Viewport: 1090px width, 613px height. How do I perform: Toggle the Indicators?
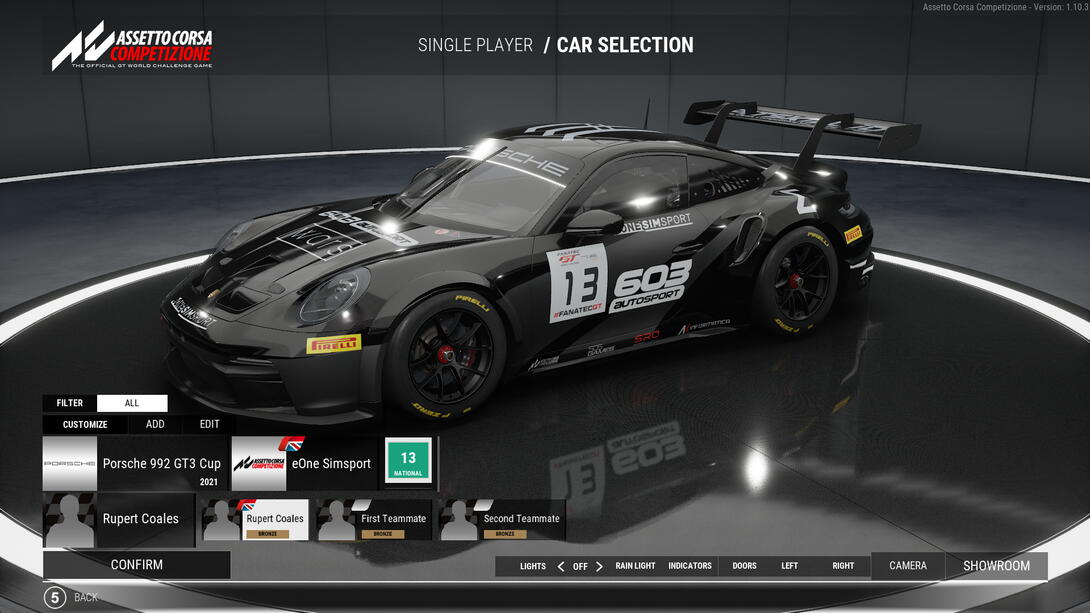pyautogui.click(x=690, y=566)
